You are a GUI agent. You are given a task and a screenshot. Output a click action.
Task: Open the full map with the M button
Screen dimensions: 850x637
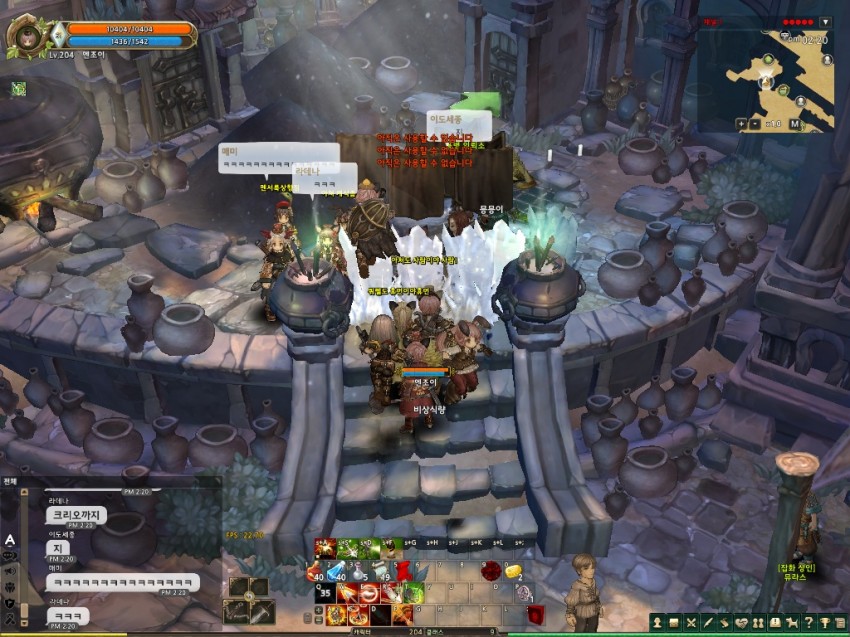[796, 124]
